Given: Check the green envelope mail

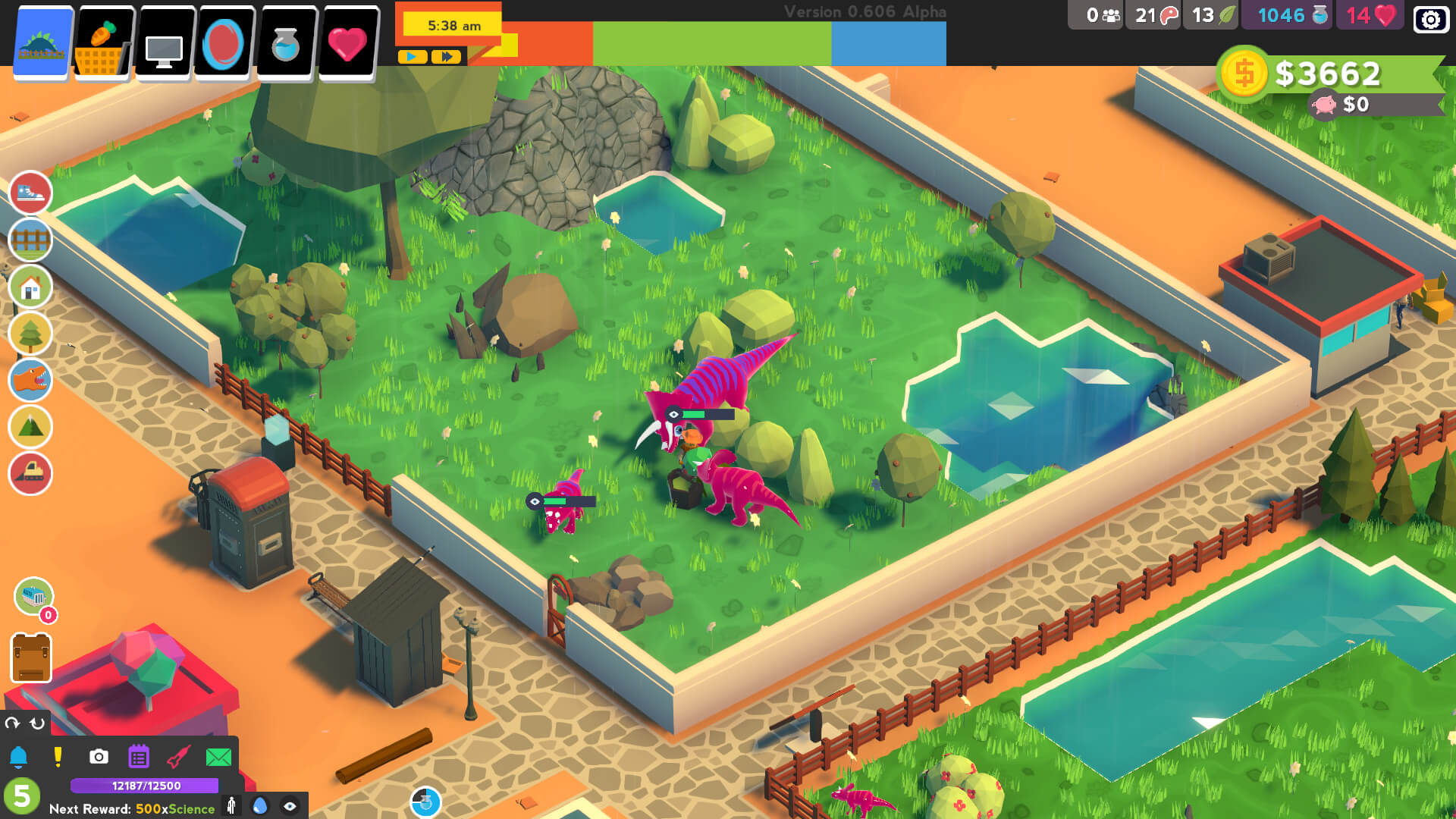Looking at the screenshot, I should (218, 757).
